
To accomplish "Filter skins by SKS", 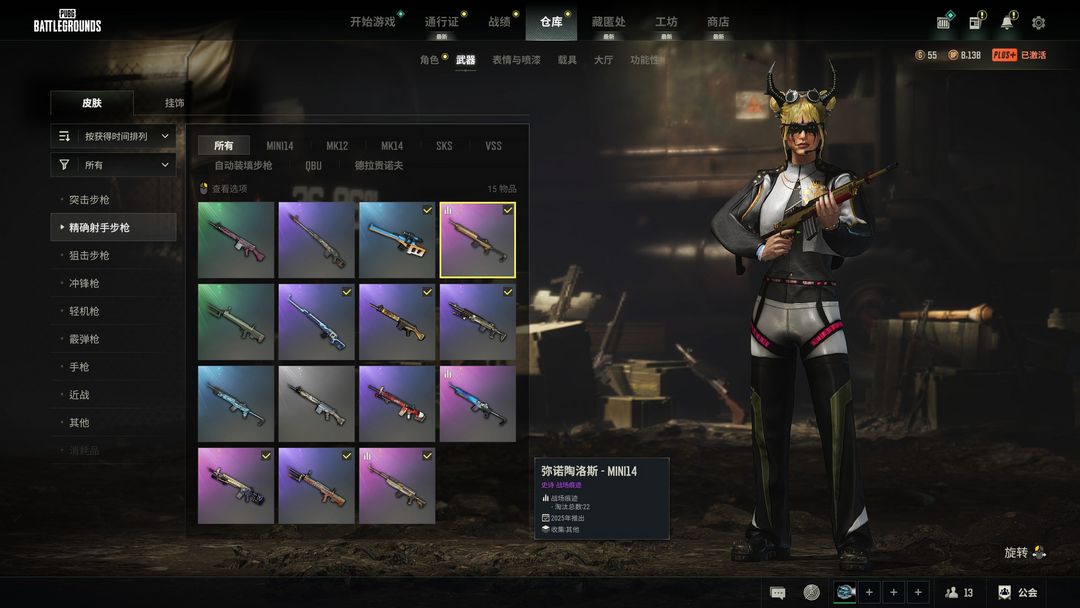I will [x=444, y=146].
